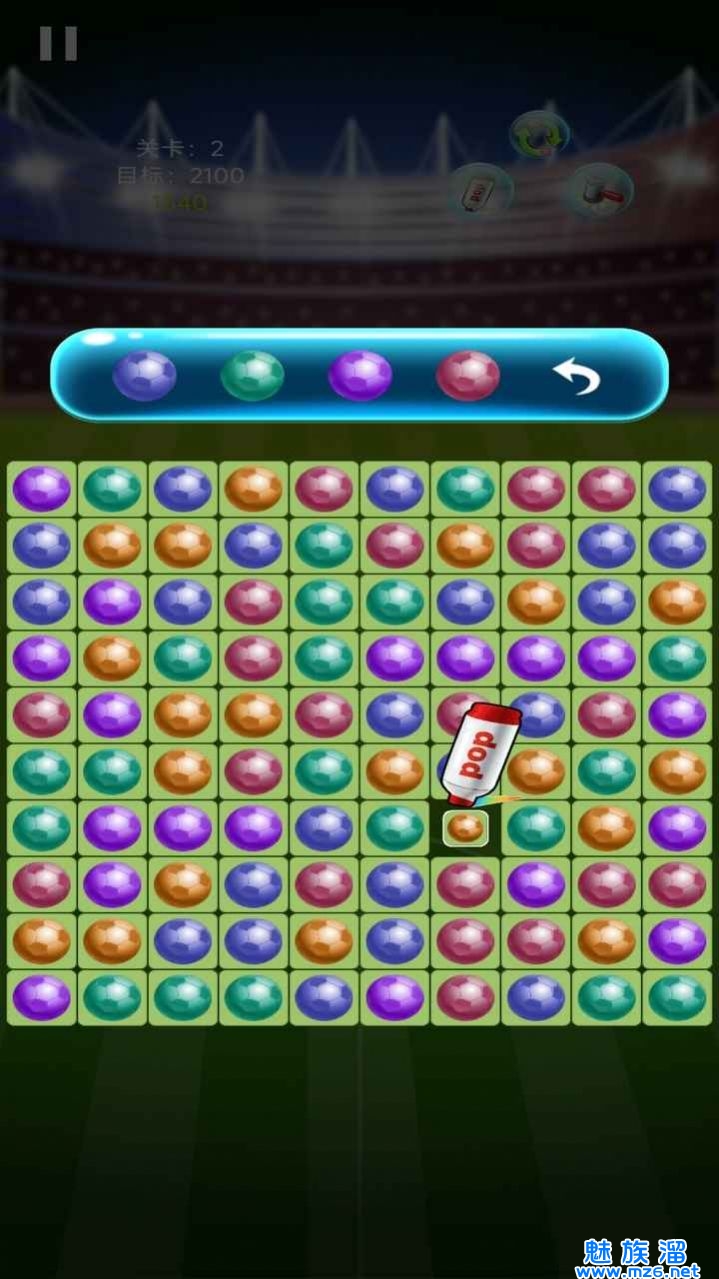Screen dimensions: 719x1279
Task: Choose the red ball in the color bar
Action: [468, 375]
